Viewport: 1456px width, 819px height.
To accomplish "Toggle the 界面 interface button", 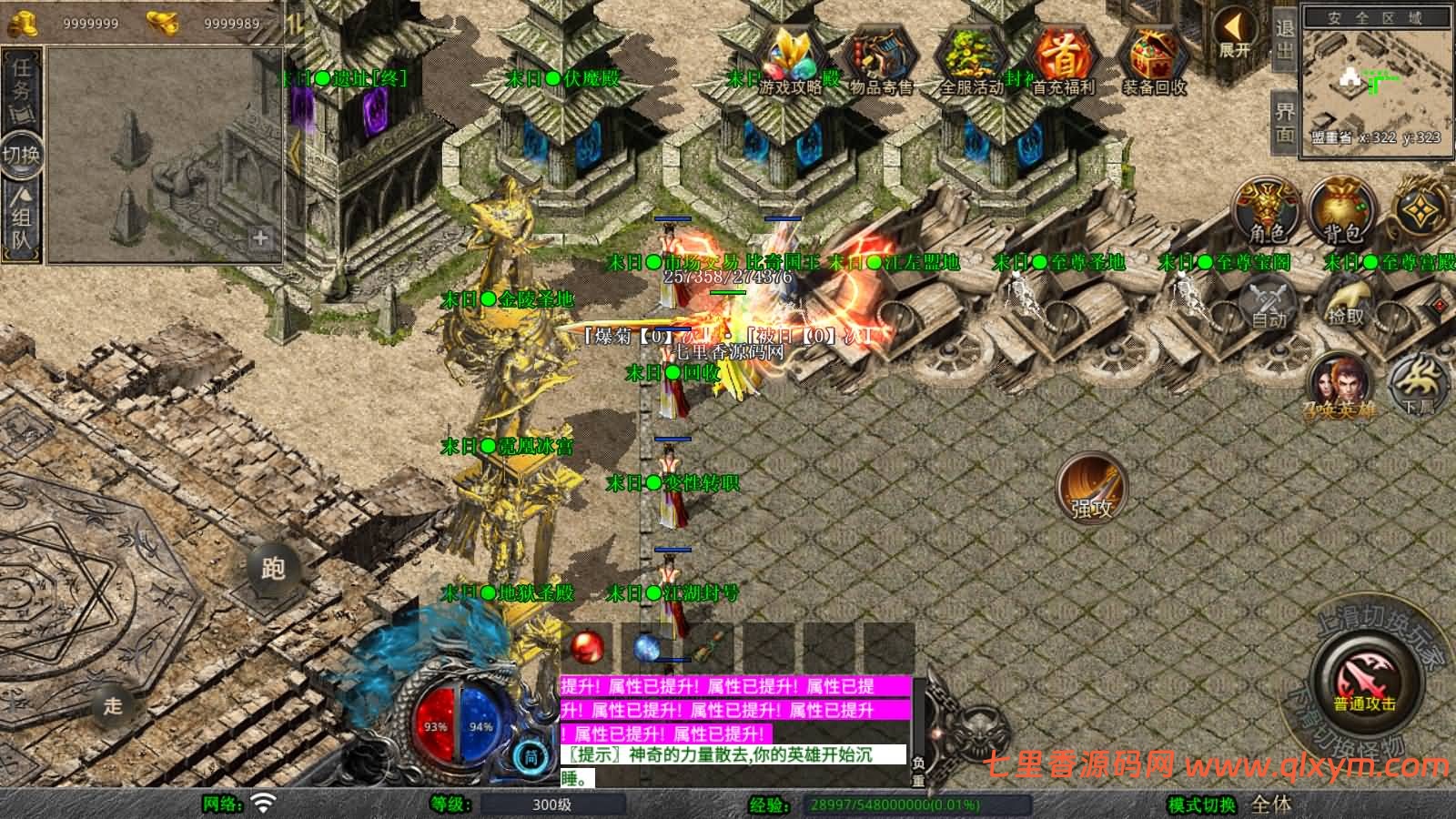I will point(1284,122).
